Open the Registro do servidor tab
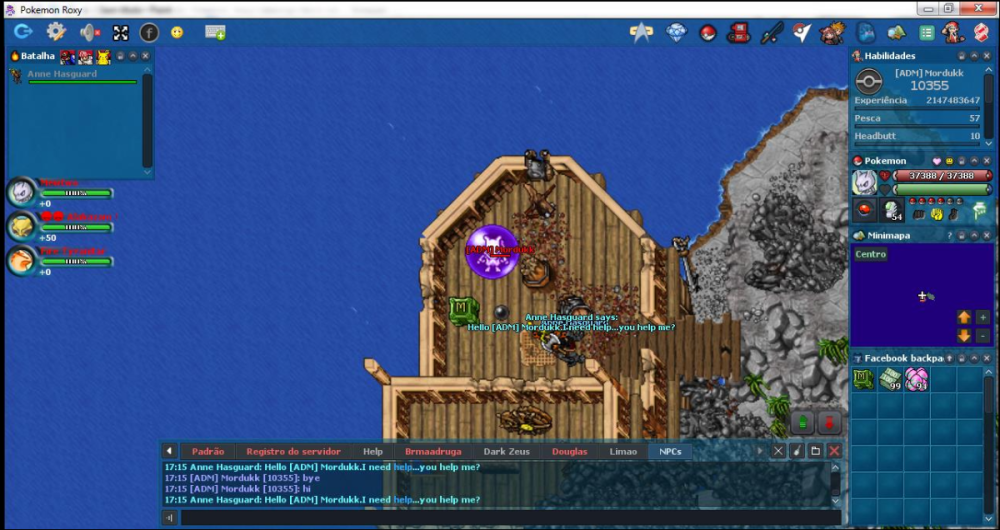This screenshot has width=1000, height=530. pos(293,451)
